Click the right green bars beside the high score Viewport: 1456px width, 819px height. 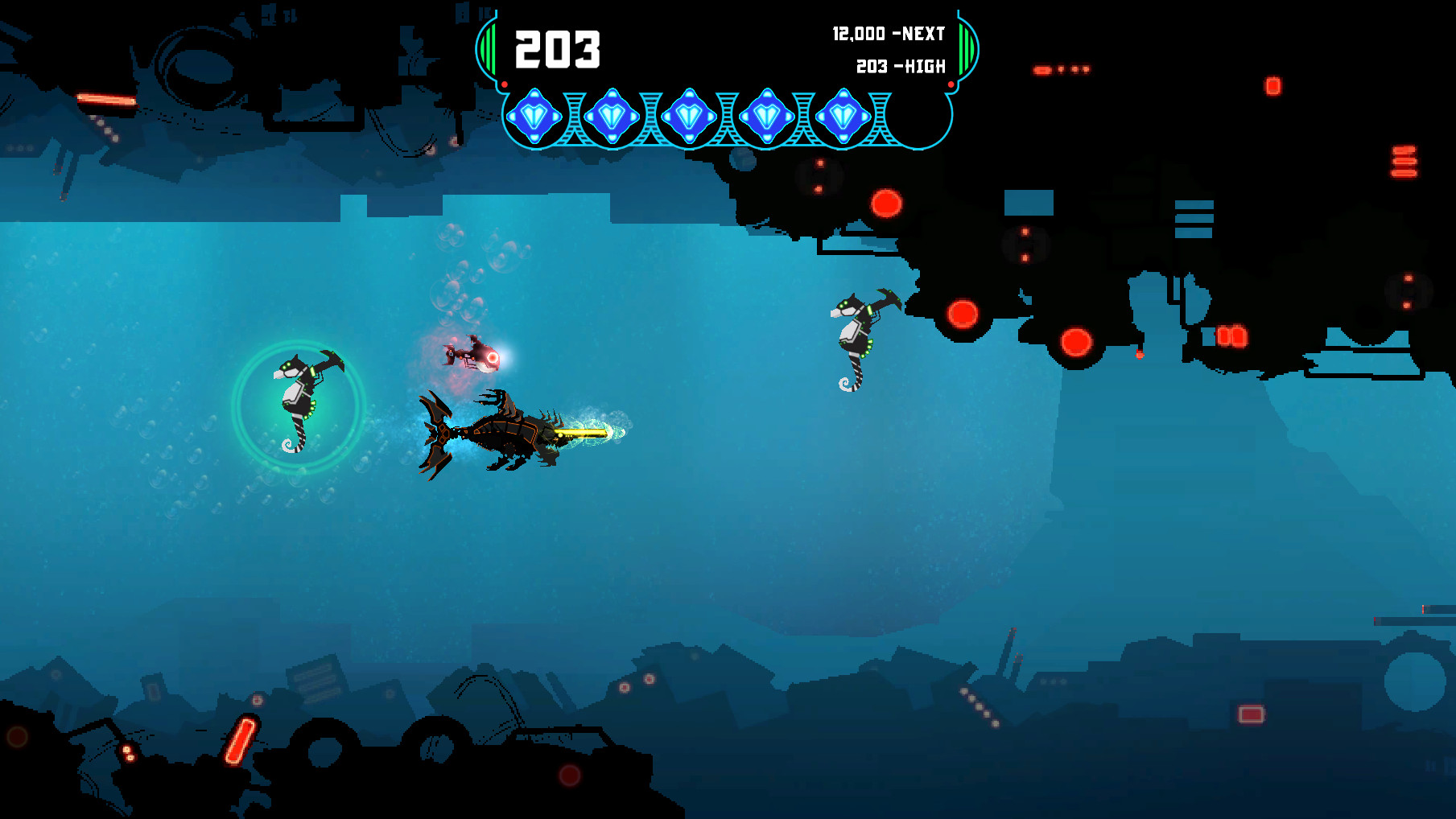click(965, 48)
